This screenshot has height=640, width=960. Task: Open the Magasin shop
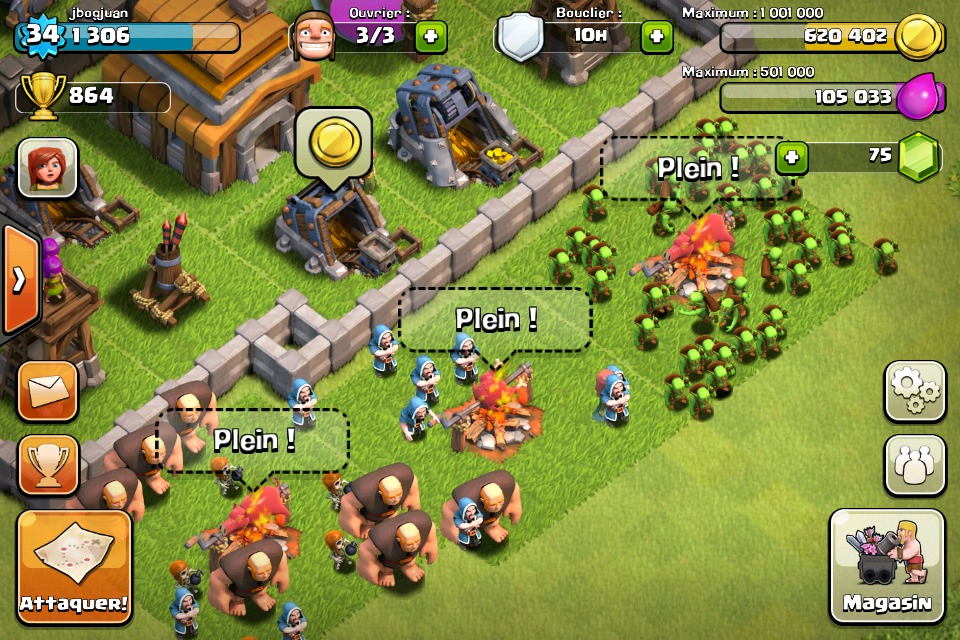887,566
